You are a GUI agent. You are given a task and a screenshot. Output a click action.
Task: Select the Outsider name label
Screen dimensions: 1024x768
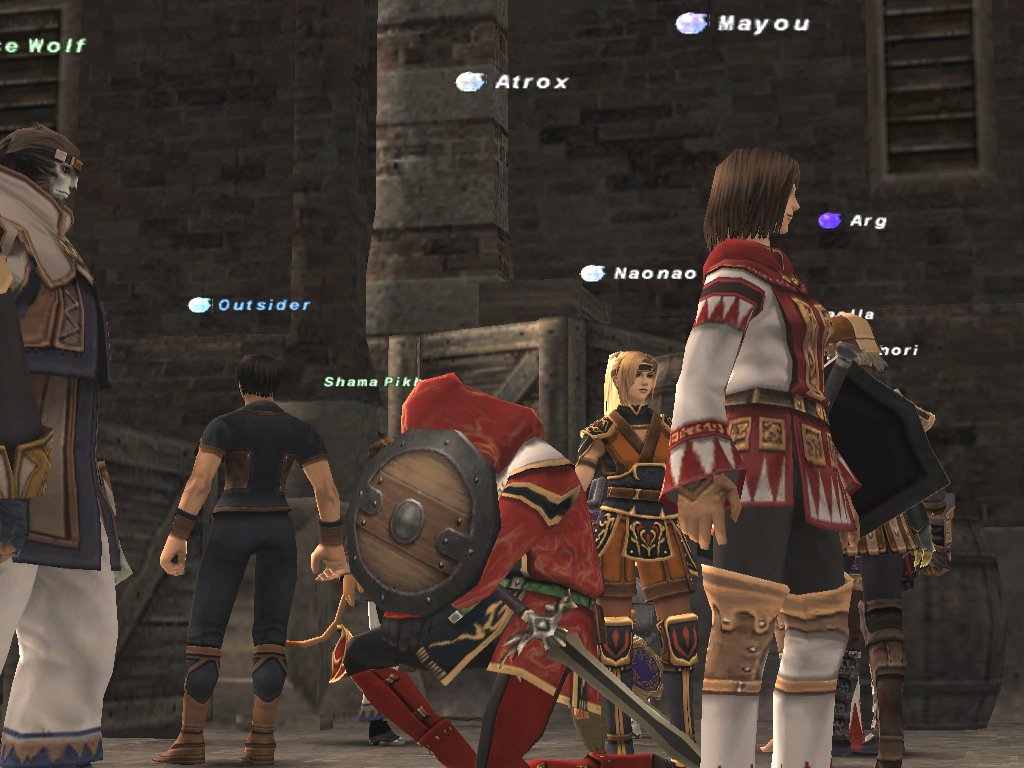coord(264,305)
